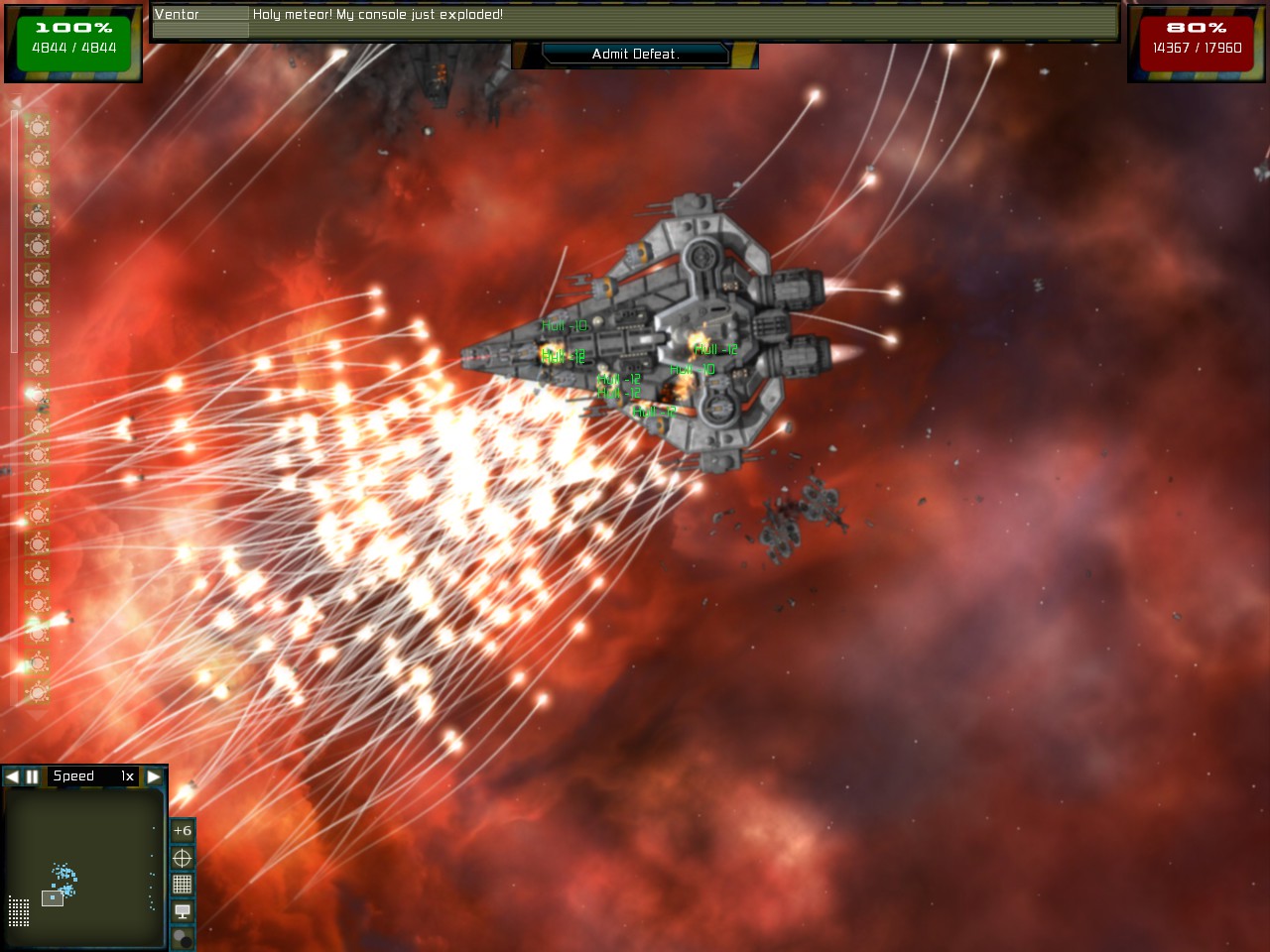Viewport: 1270px width, 952px height.
Task: Pause the battle with the pause icon
Action: coord(31,776)
